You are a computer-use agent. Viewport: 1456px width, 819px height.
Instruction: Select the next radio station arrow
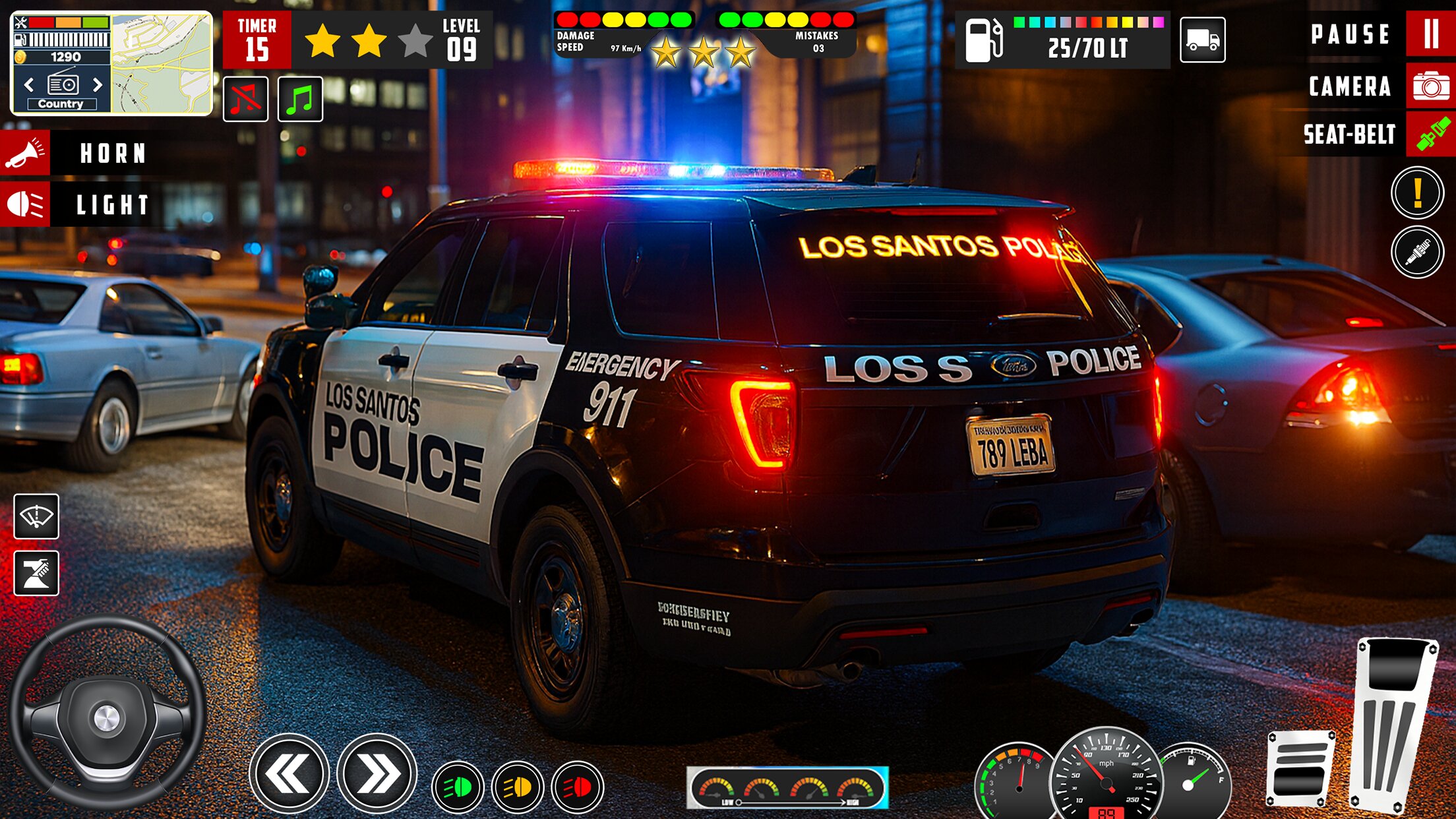[98, 85]
